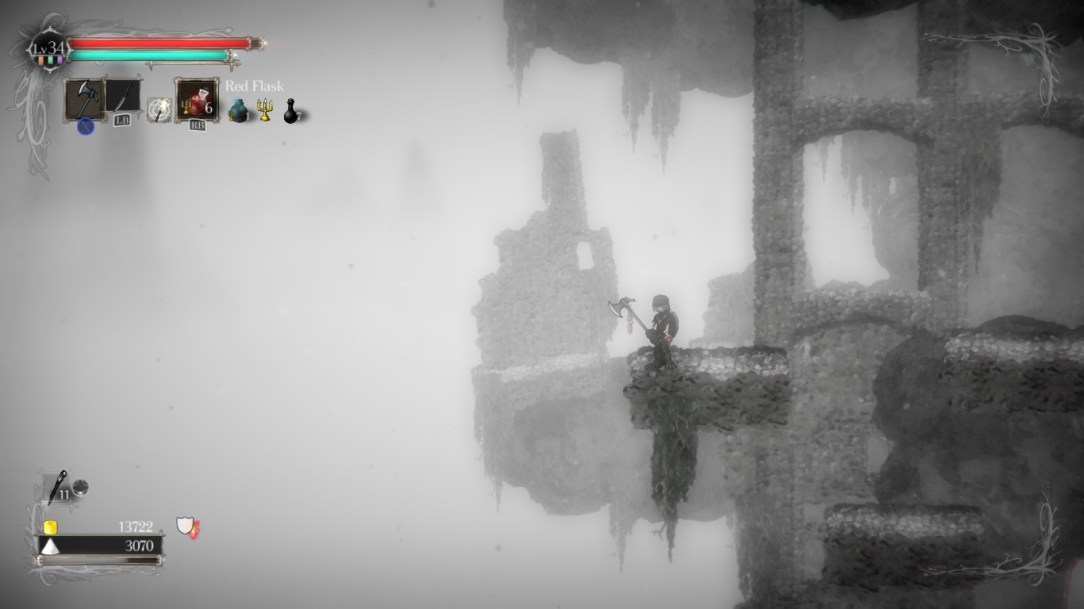
Task: Pick the blue pouch consumable
Action: (238, 111)
